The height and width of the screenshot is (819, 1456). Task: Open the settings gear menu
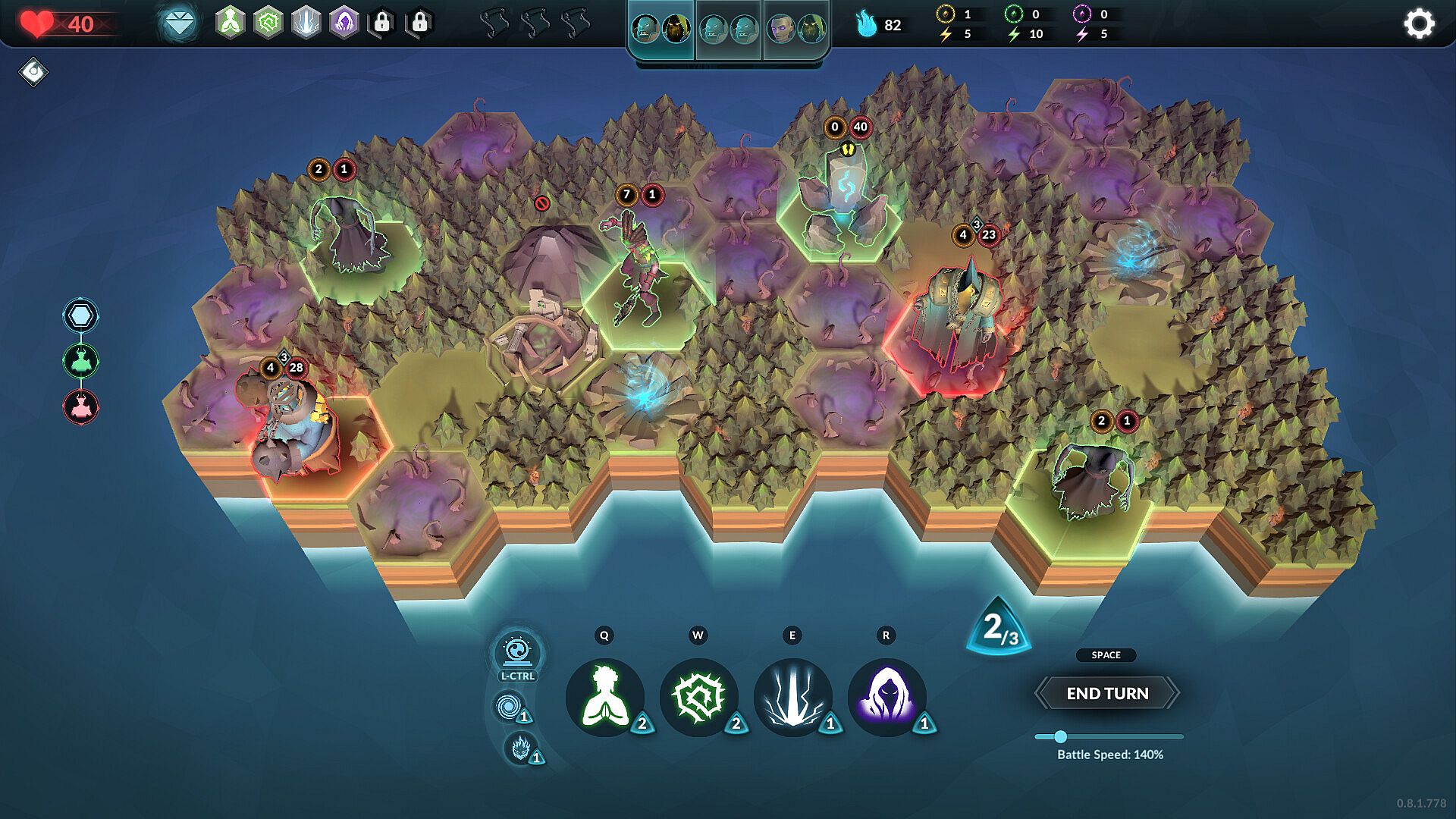(x=1419, y=24)
